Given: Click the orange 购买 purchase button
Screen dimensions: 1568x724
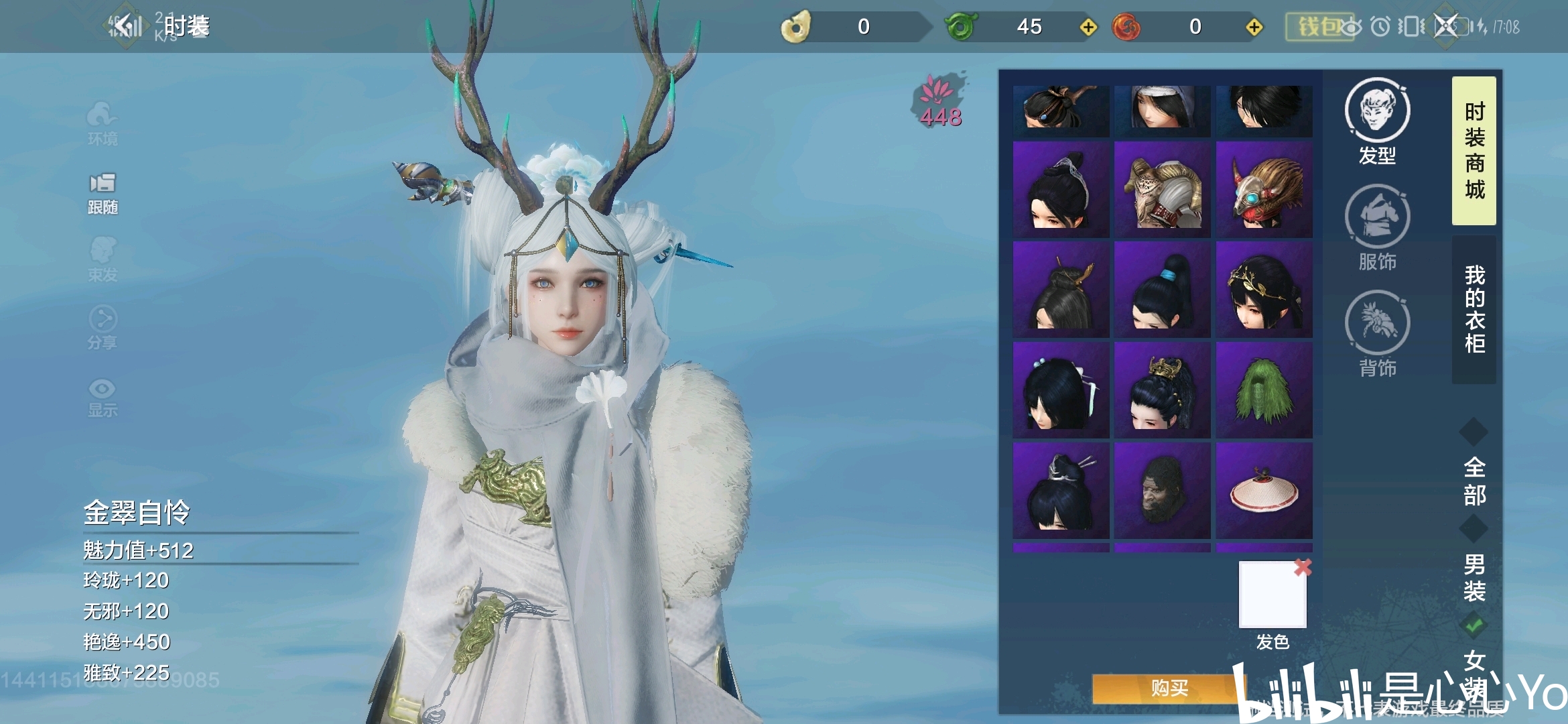Looking at the screenshot, I should tap(1169, 688).
